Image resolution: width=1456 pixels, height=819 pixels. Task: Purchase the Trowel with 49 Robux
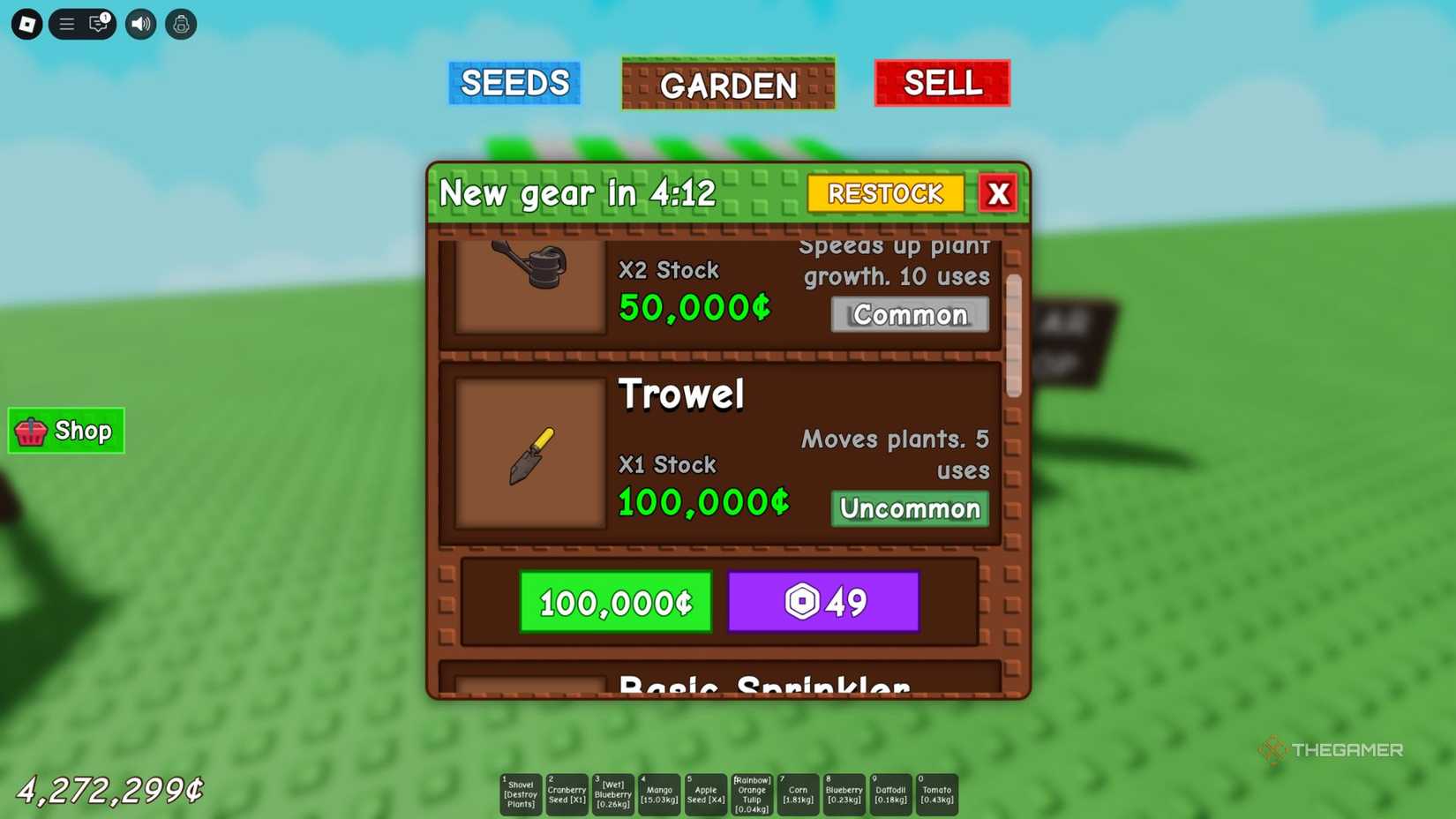pos(823,601)
